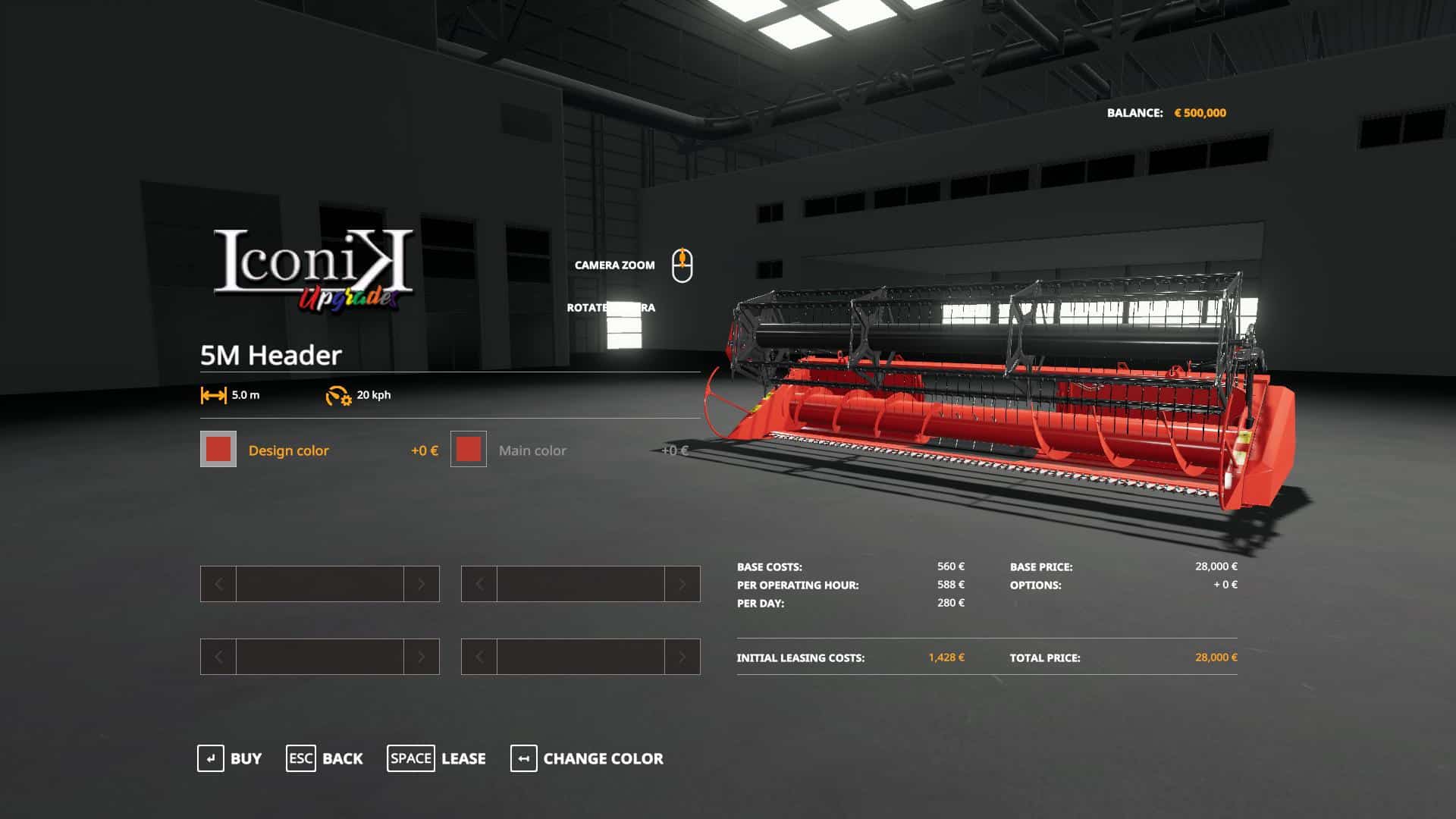Select CHANGE COLOR at the bottom
The image size is (1456, 819).
click(602, 758)
